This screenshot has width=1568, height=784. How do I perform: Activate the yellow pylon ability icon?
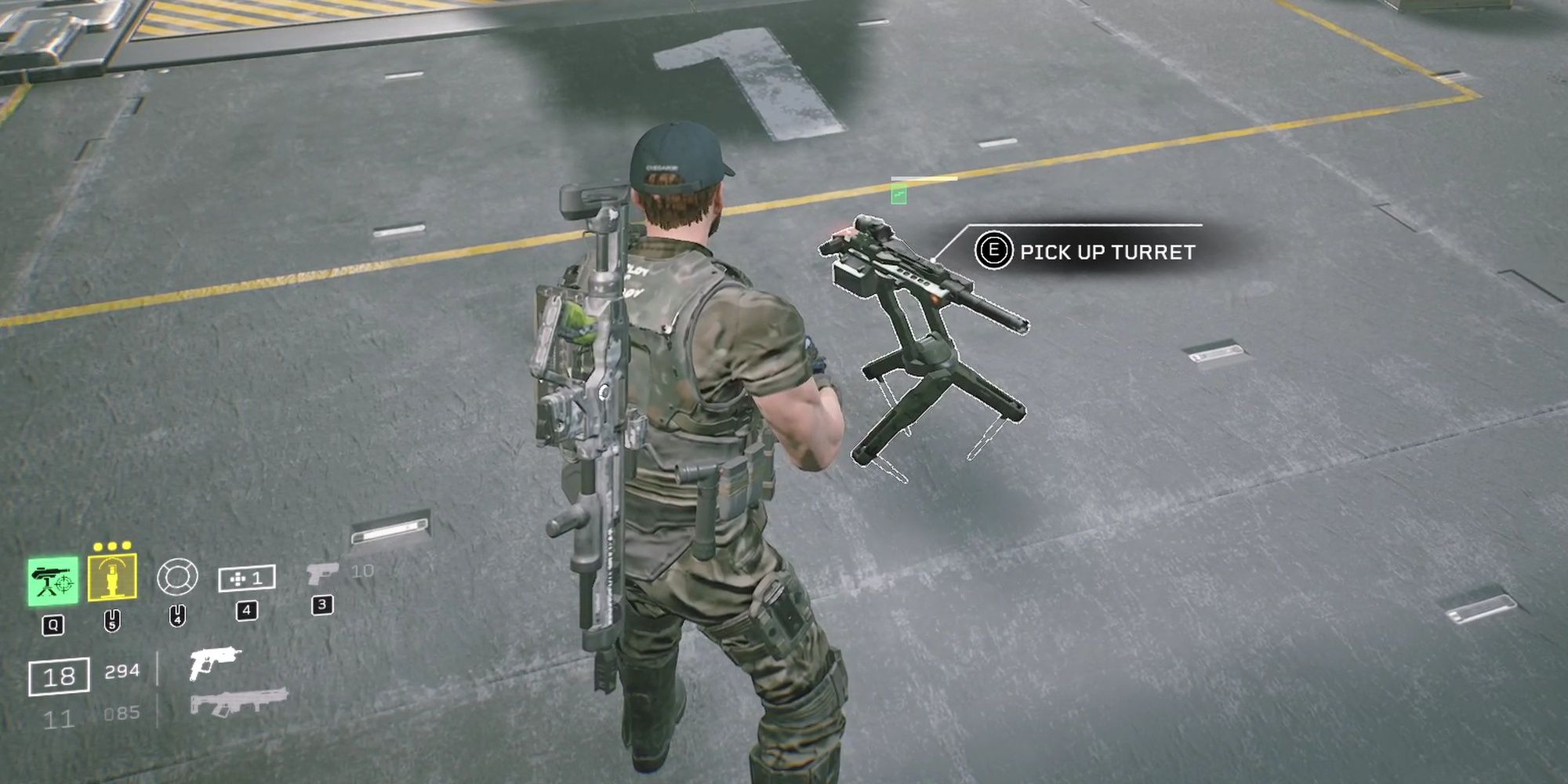click(x=112, y=578)
